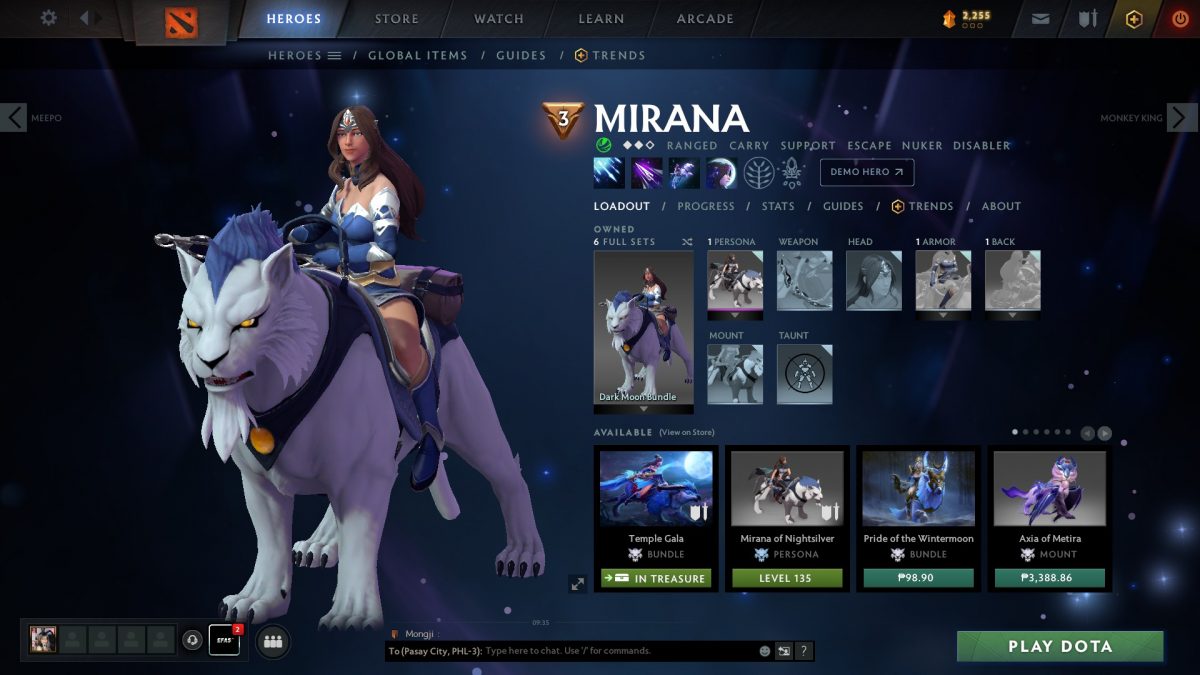Image resolution: width=1200 pixels, height=675 pixels.
Task: Go to next hero Monkey King
Action: click(x=1182, y=117)
